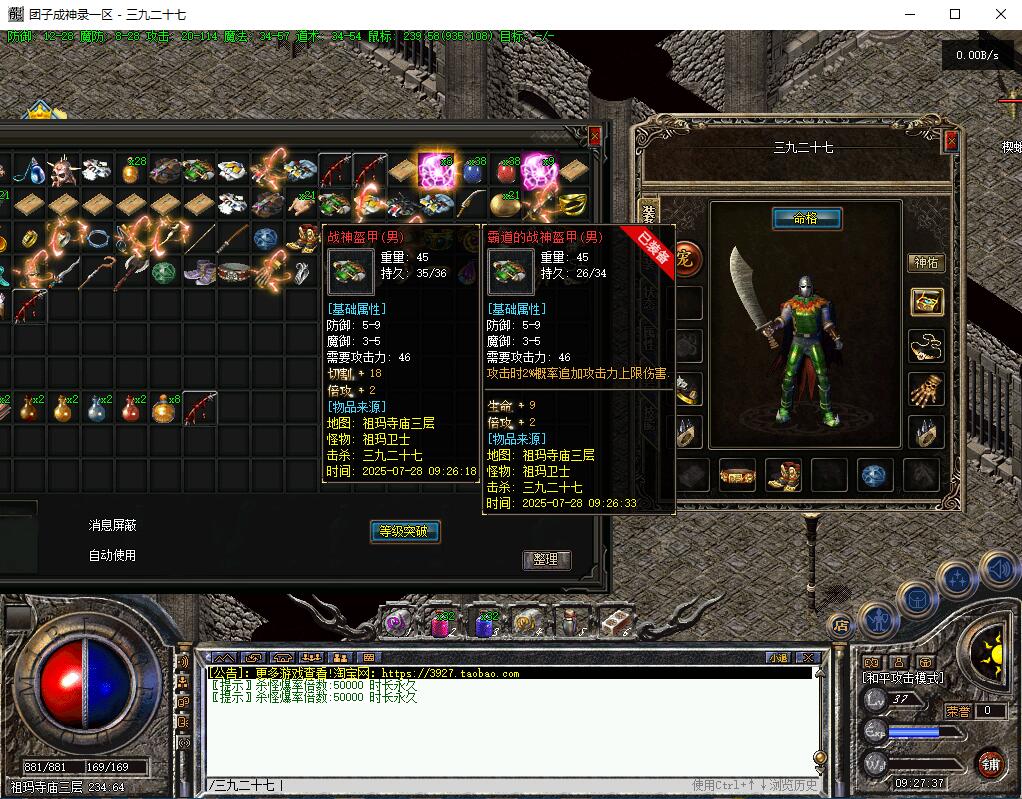
Task: Click the treasure chest icon in equipment panel
Action: (x=926, y=303)
